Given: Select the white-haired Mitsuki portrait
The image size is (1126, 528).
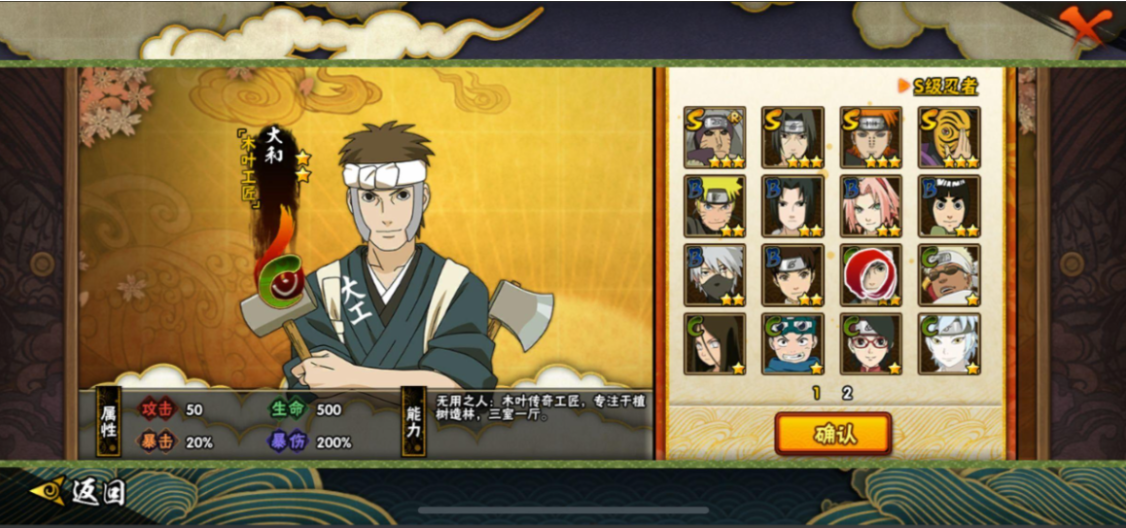Looking at the screenshot, I should 949,344.
